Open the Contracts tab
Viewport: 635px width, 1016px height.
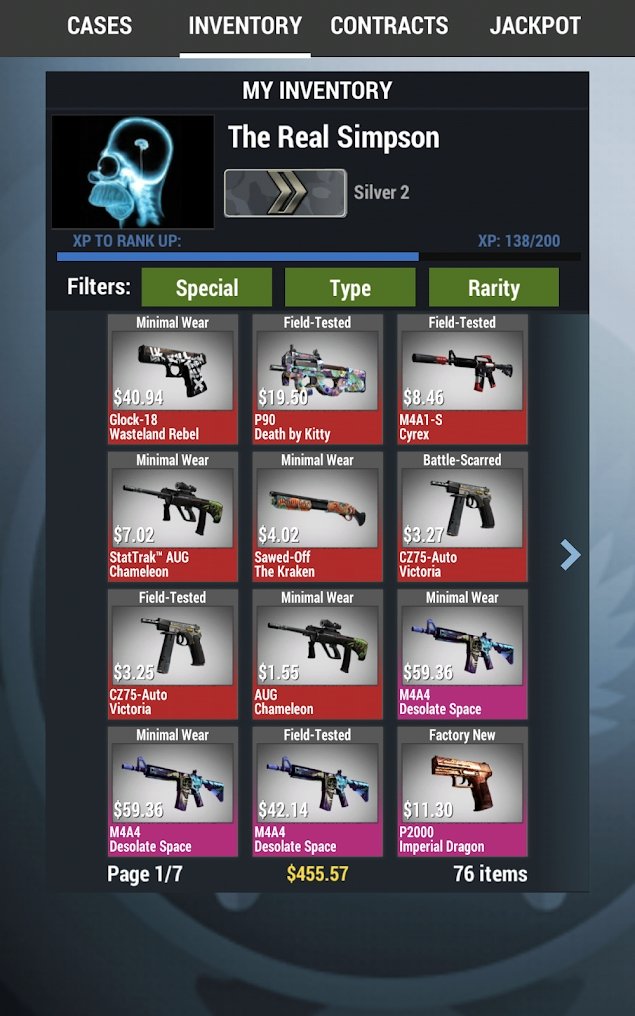click(389, 26)
